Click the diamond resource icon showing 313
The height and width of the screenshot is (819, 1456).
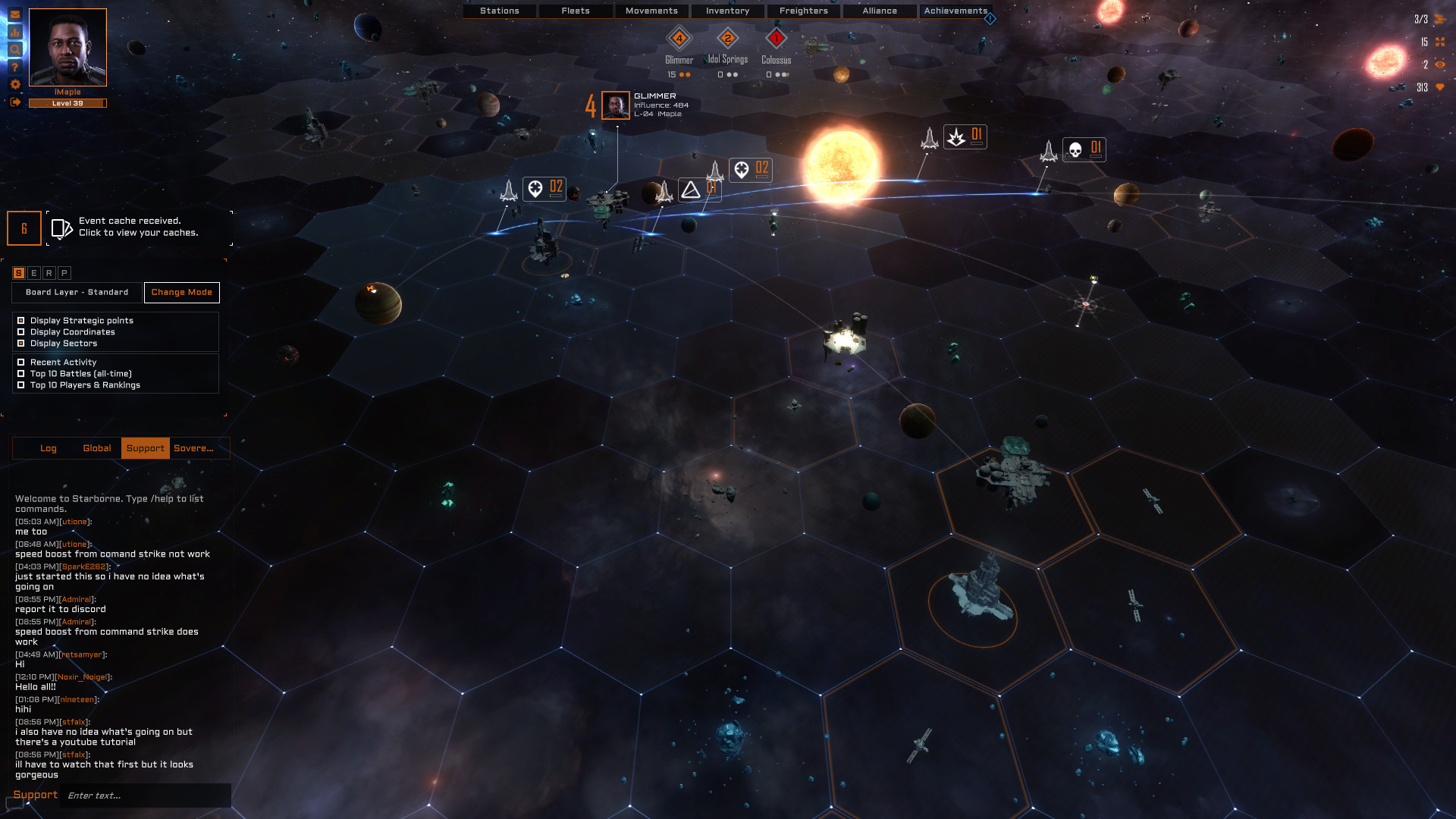[1440, 88]
